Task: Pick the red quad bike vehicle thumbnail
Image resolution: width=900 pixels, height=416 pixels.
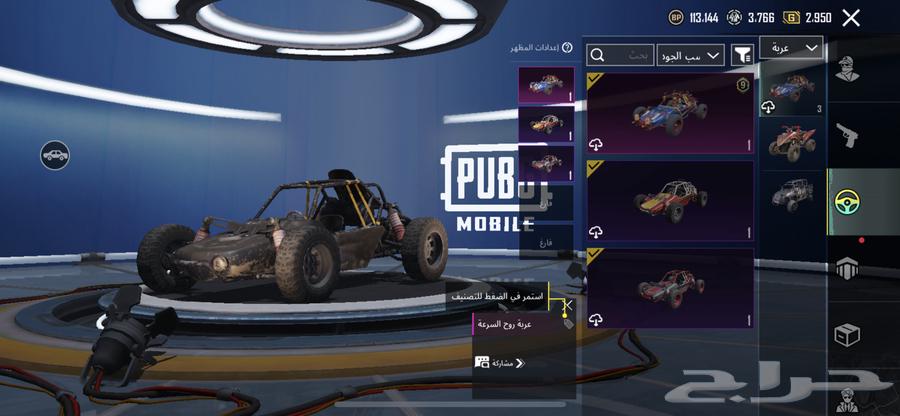Action: click(x=793, y=142)
